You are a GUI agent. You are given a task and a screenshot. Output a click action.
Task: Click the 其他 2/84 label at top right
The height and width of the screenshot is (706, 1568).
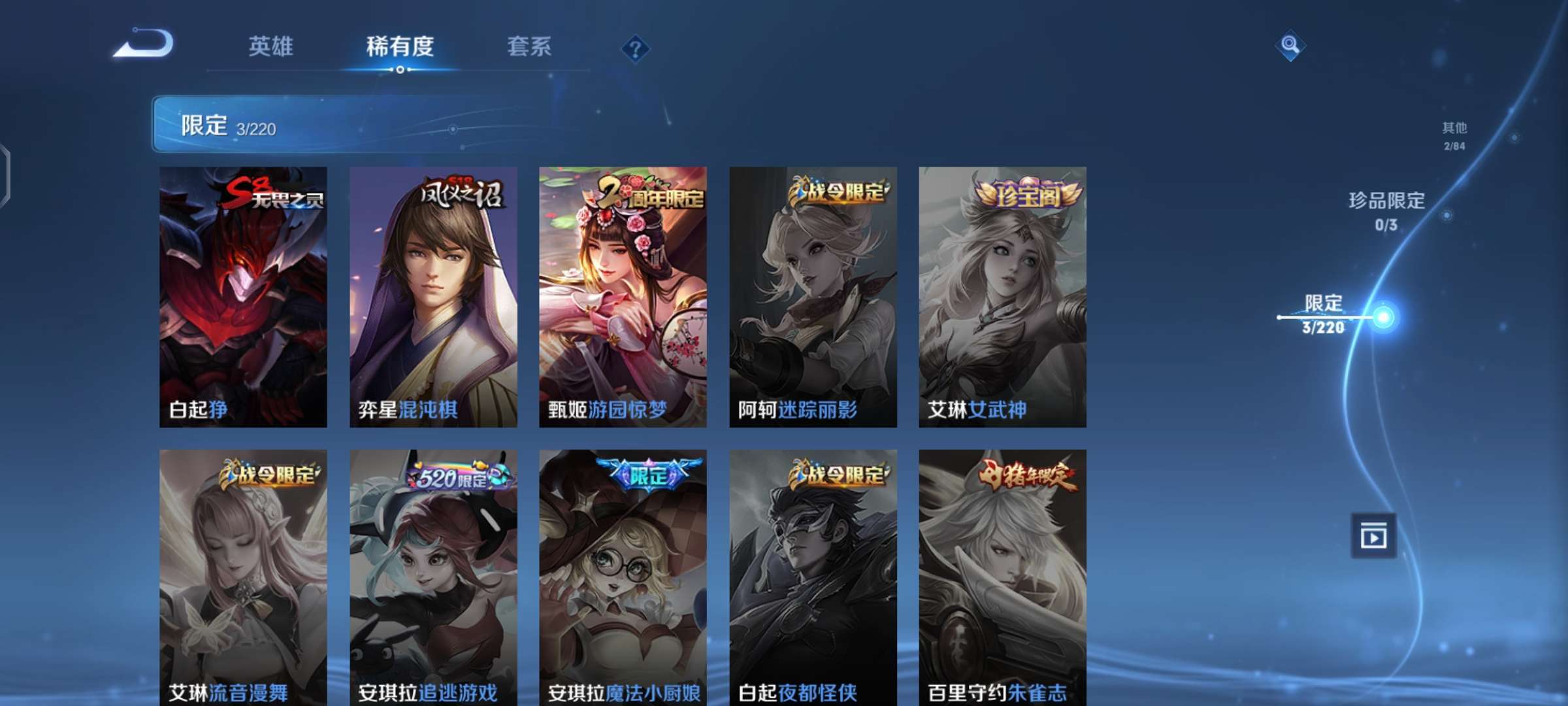point(1454,137)
